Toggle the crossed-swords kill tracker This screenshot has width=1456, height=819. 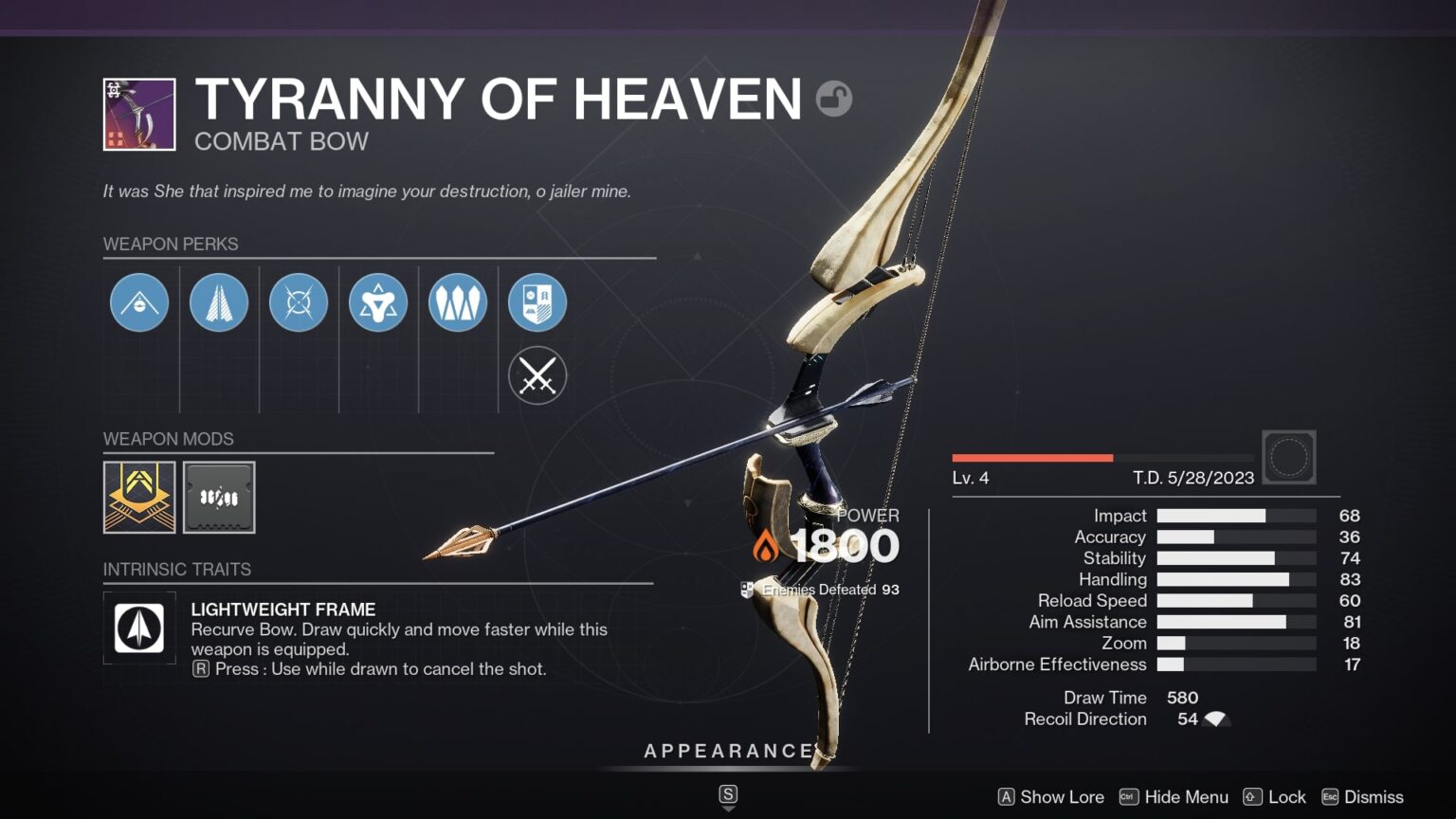coord(537,375)
